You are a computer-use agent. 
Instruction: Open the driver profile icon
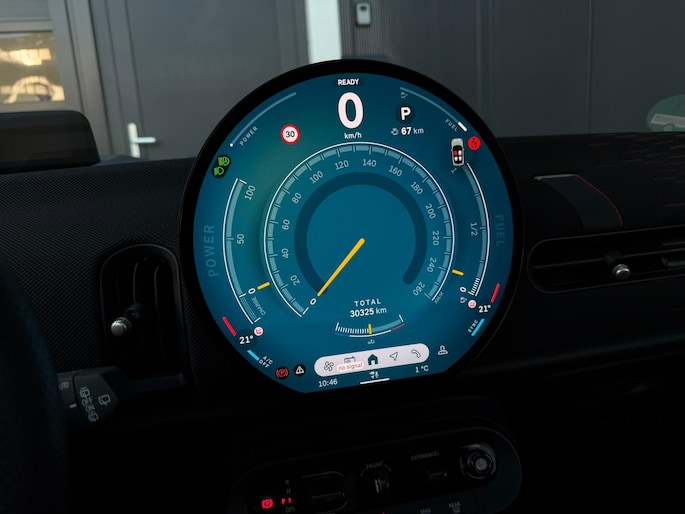coord(442,351)
